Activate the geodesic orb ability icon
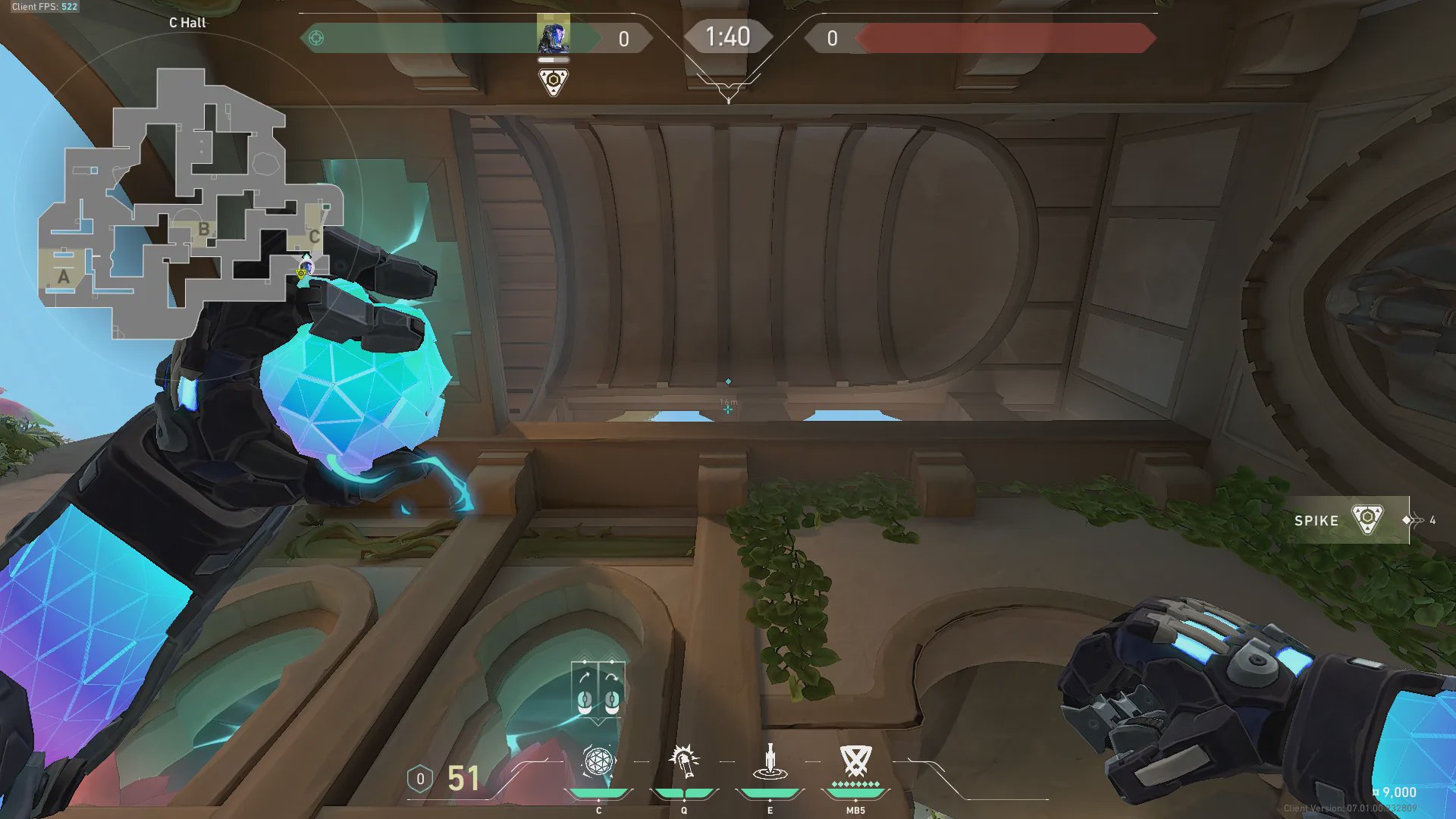The height and width of the screenshot is (819, 1456). pyautogui.click(x=598, y=761)
